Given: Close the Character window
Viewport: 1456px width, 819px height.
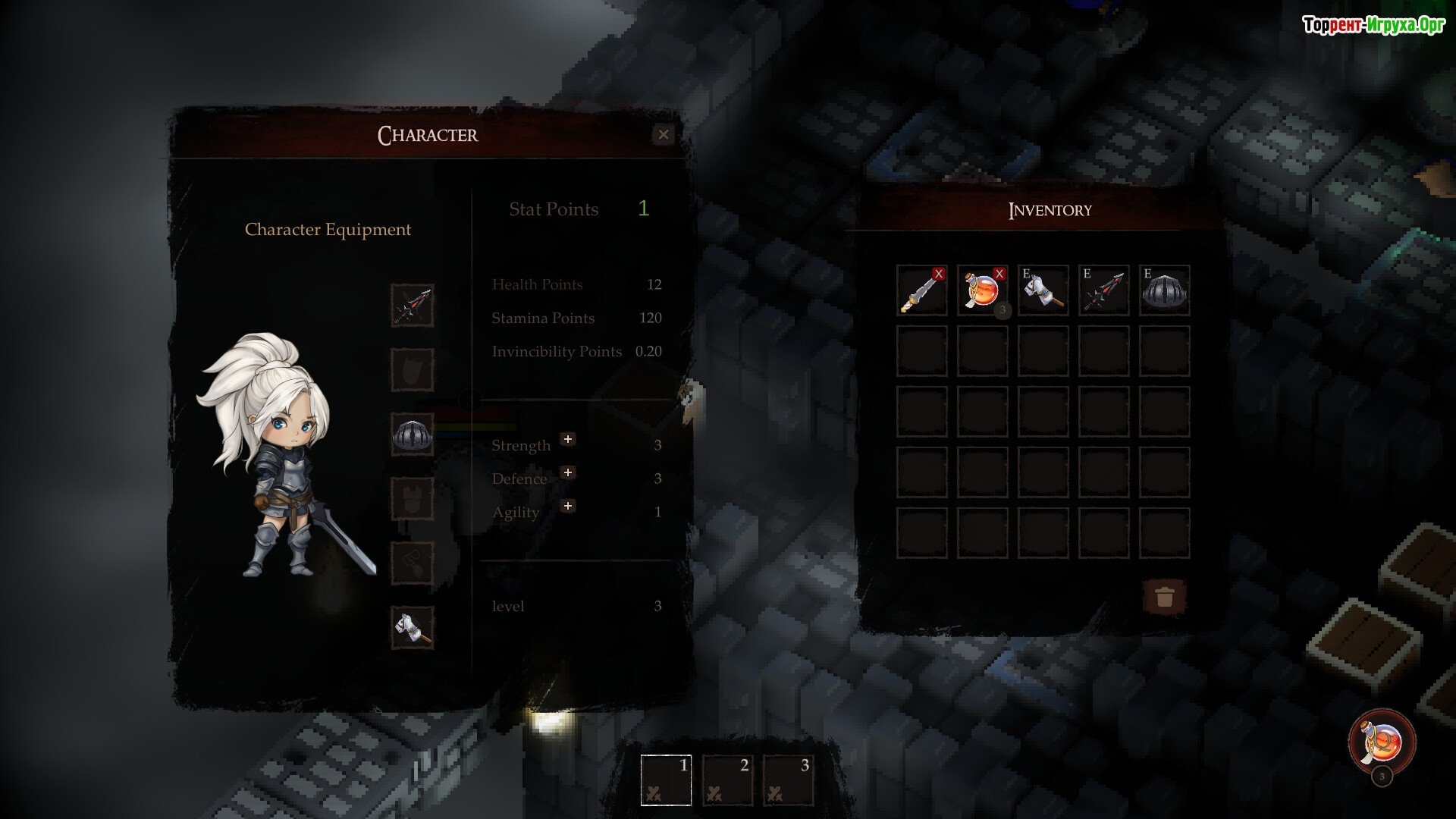Looking at the screenshot, I should click(664, 135).
